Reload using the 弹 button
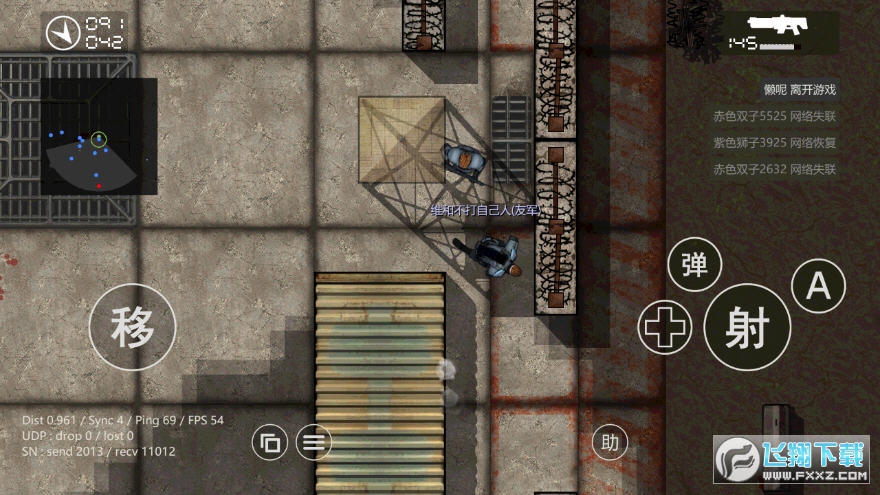 click(694, 265)
